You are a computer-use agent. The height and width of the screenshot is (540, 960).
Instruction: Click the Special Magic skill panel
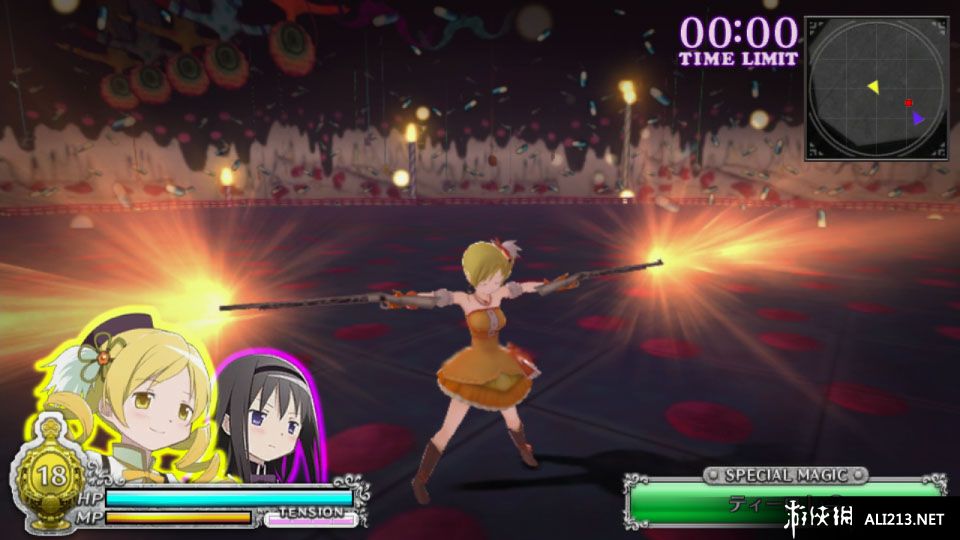tap(785, 498)
